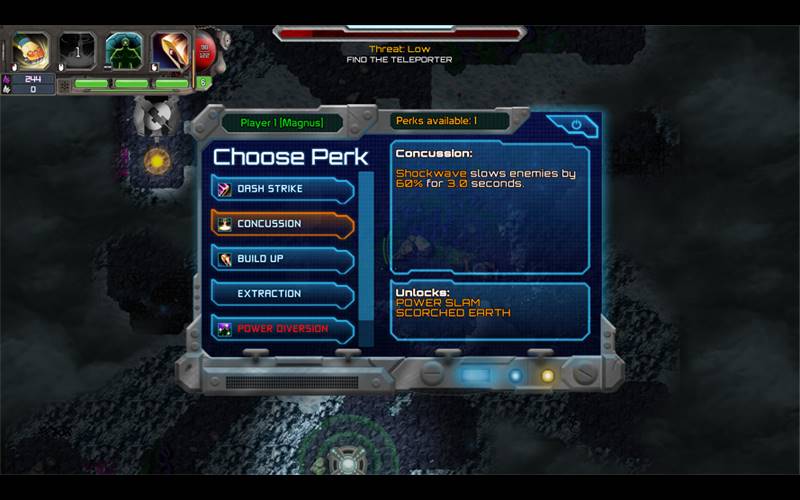Pick the Build Up perk
800x500 pixels.
pyautogui.click(x=281, y=259)
